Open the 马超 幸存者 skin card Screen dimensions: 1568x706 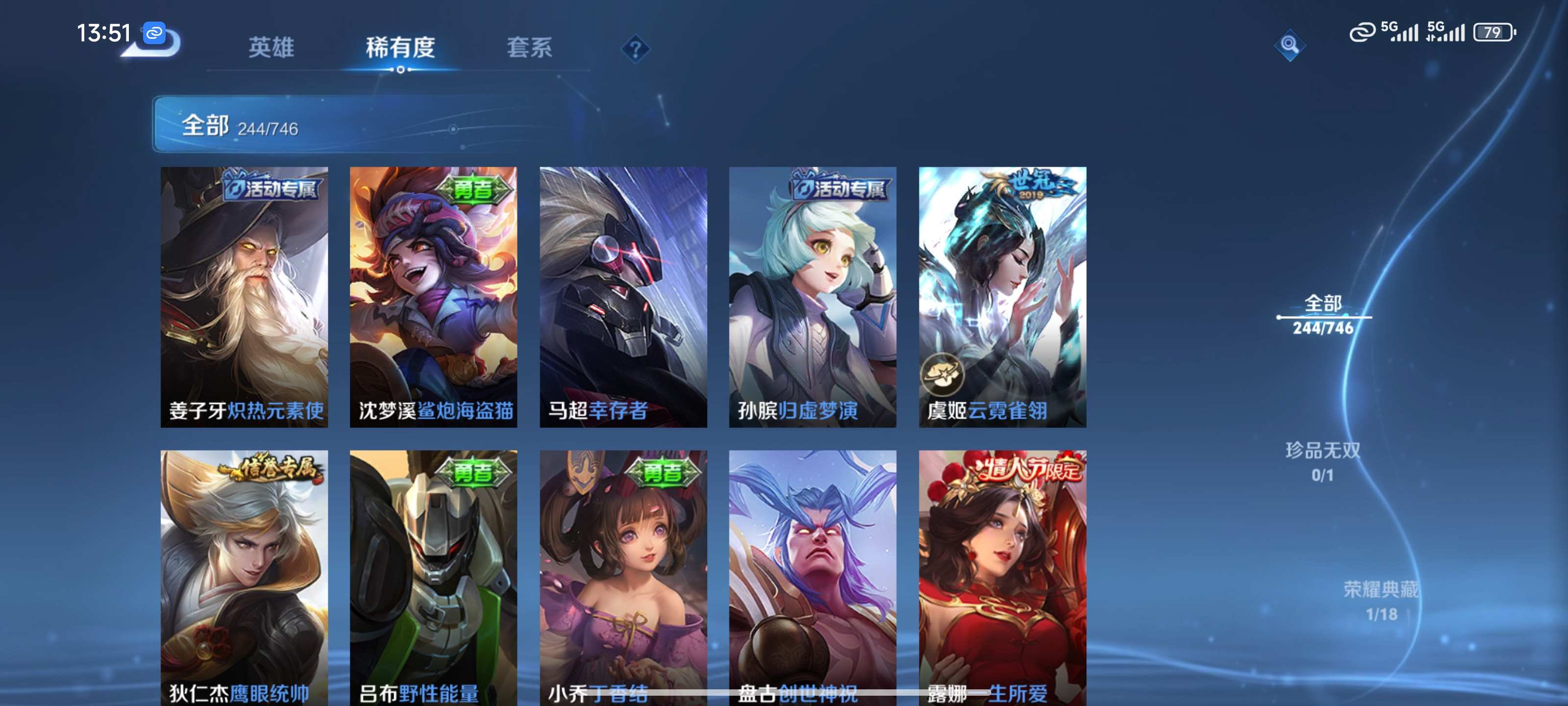623,297
